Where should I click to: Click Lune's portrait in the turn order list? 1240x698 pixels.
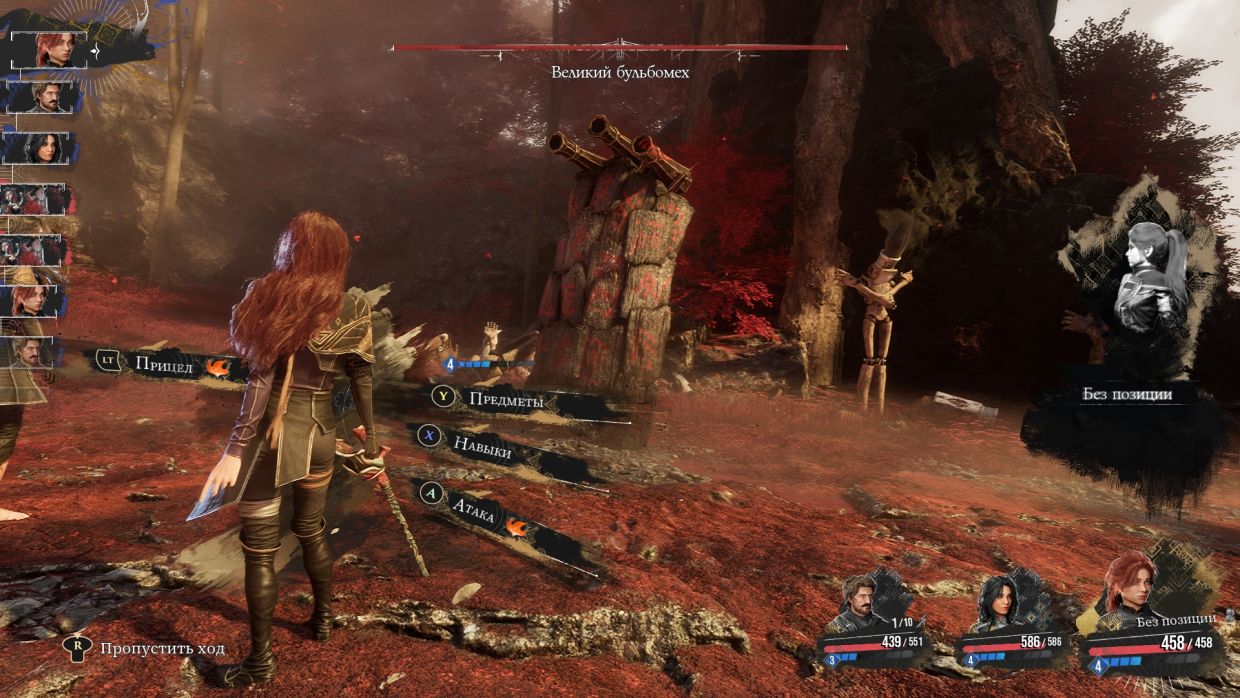[x=38, y=148]
